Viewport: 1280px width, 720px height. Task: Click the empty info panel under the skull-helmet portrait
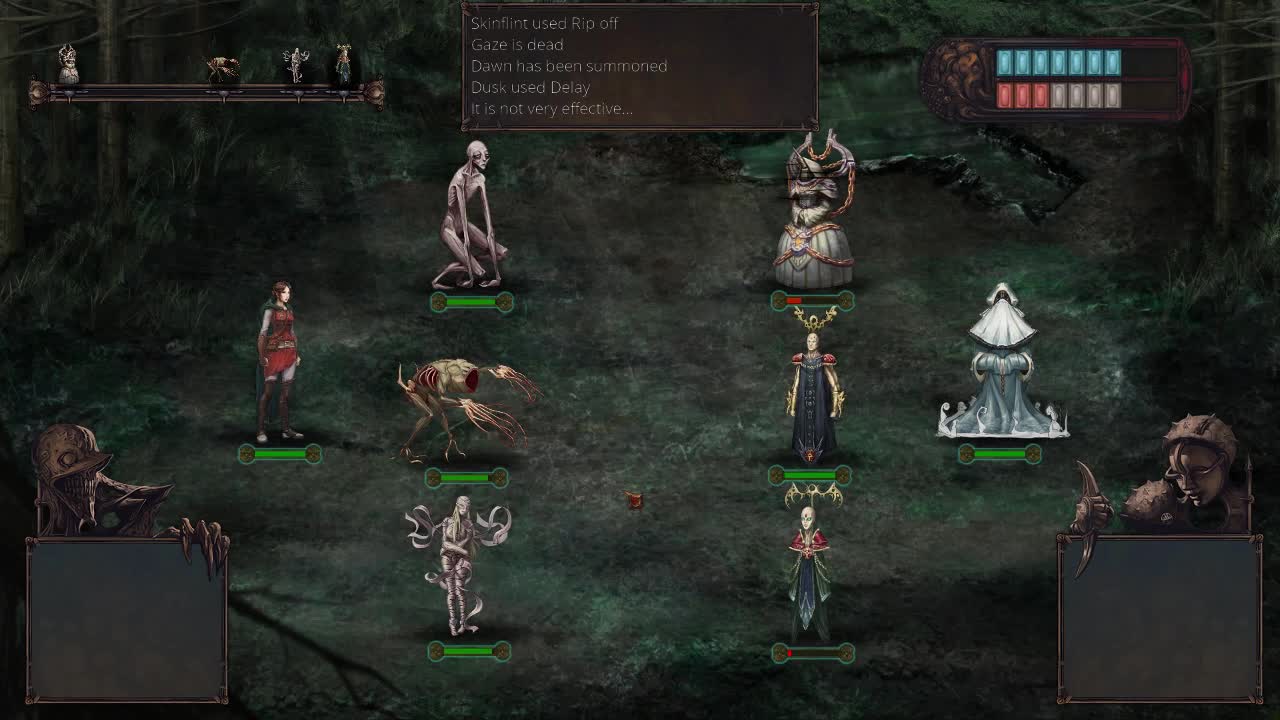(x=127, y=620)
